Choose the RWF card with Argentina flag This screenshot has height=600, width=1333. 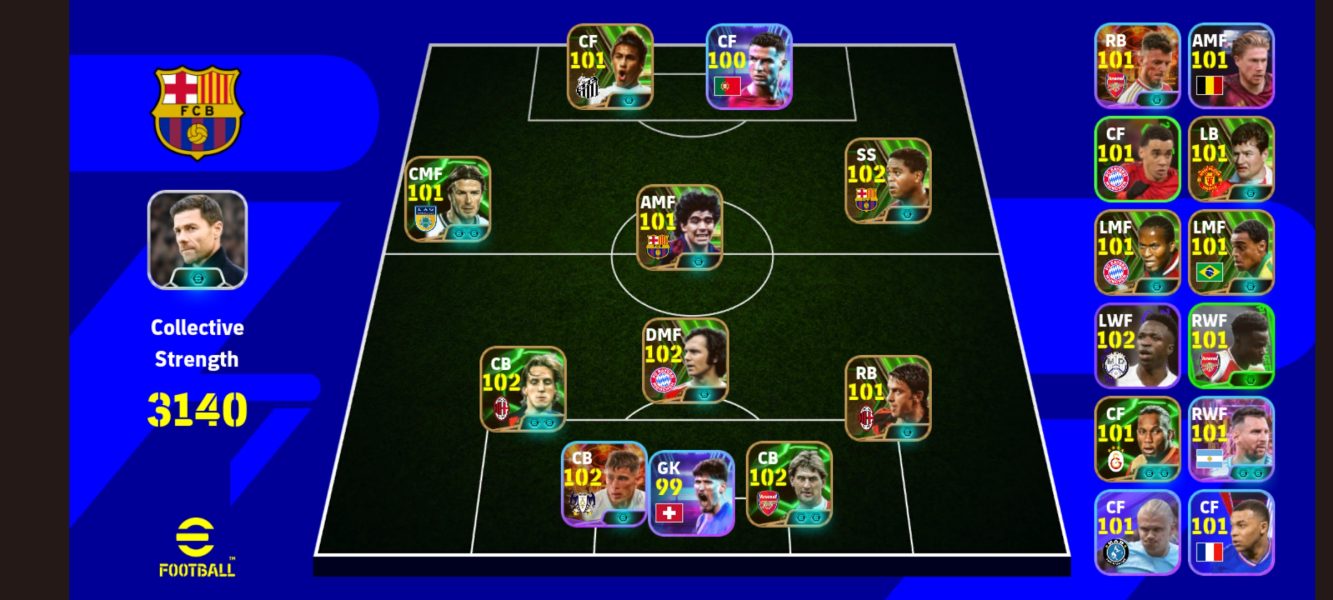[x=1231, y=440]
